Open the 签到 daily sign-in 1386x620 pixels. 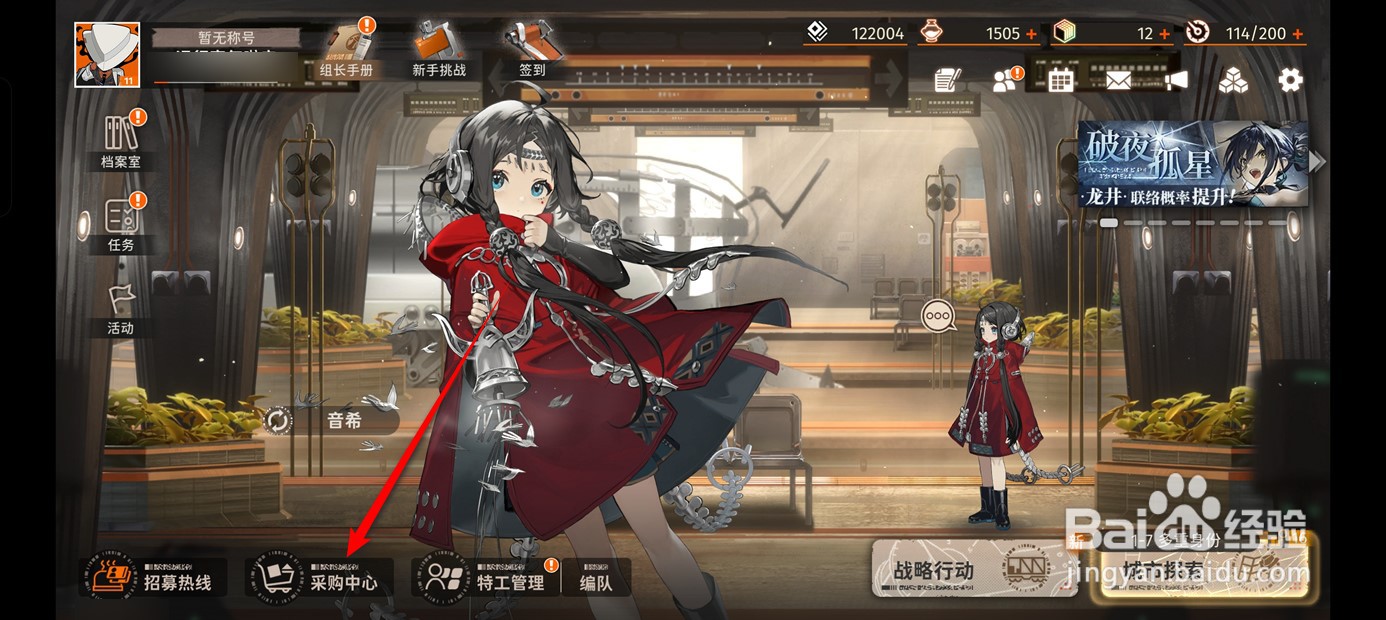pyautogui.click(x=532, y=50)
